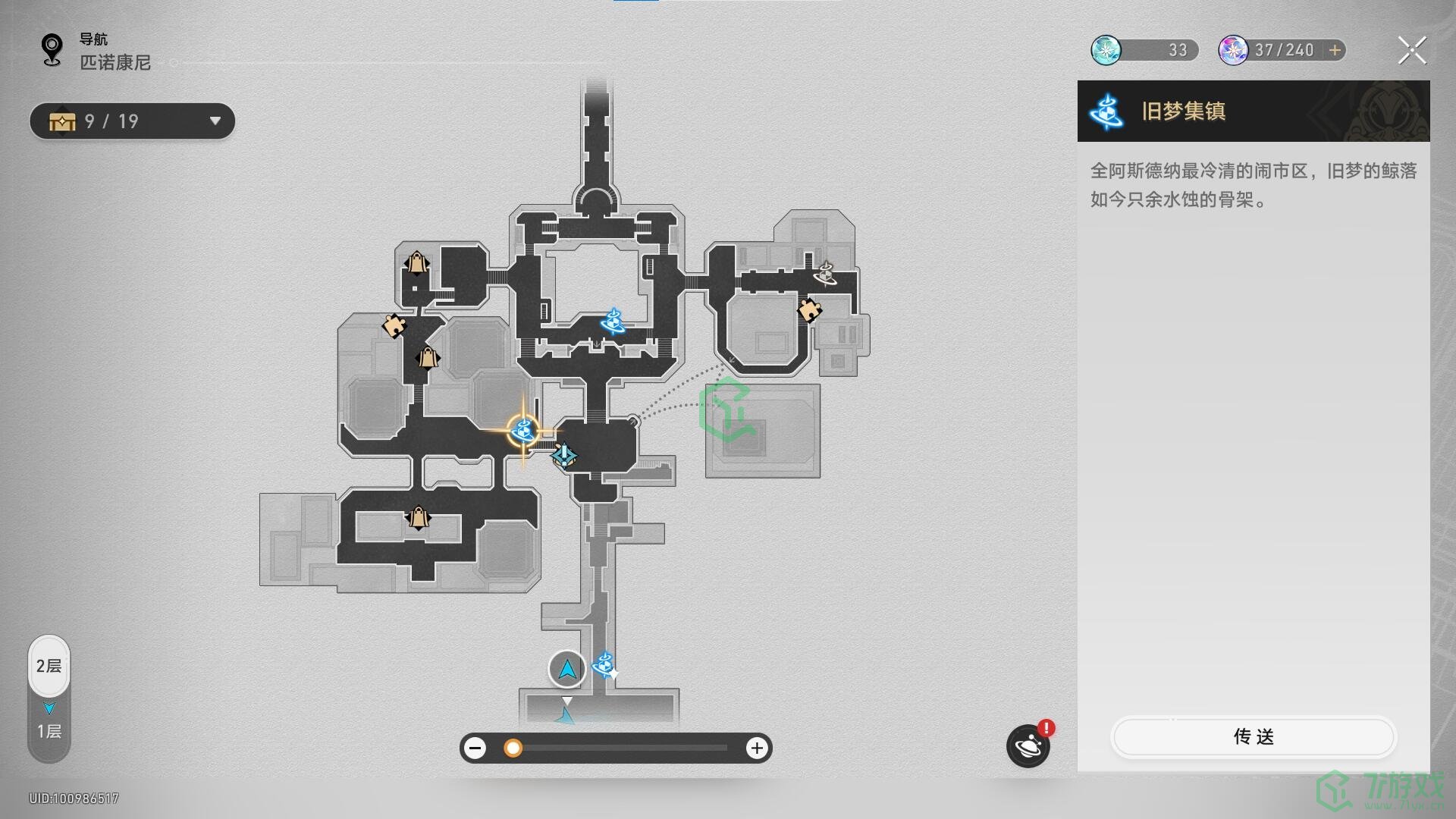Click the map zoom slider handle

[513, 748]
